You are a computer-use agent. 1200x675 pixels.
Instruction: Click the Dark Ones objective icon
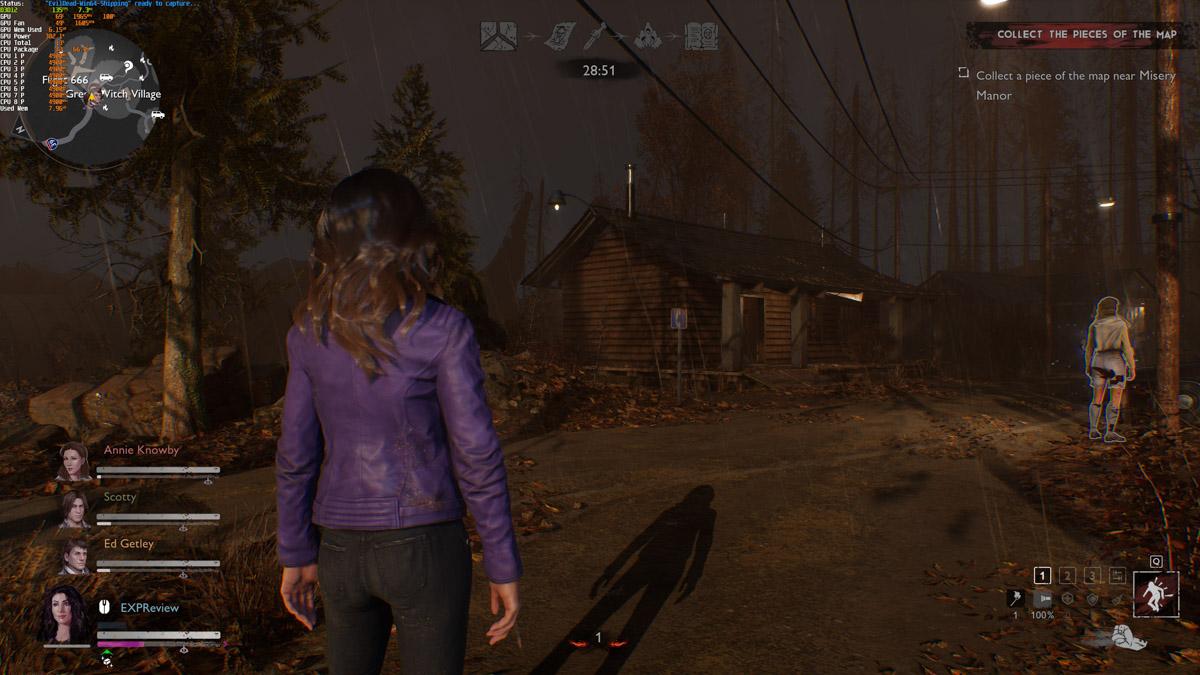click(649, 37)
